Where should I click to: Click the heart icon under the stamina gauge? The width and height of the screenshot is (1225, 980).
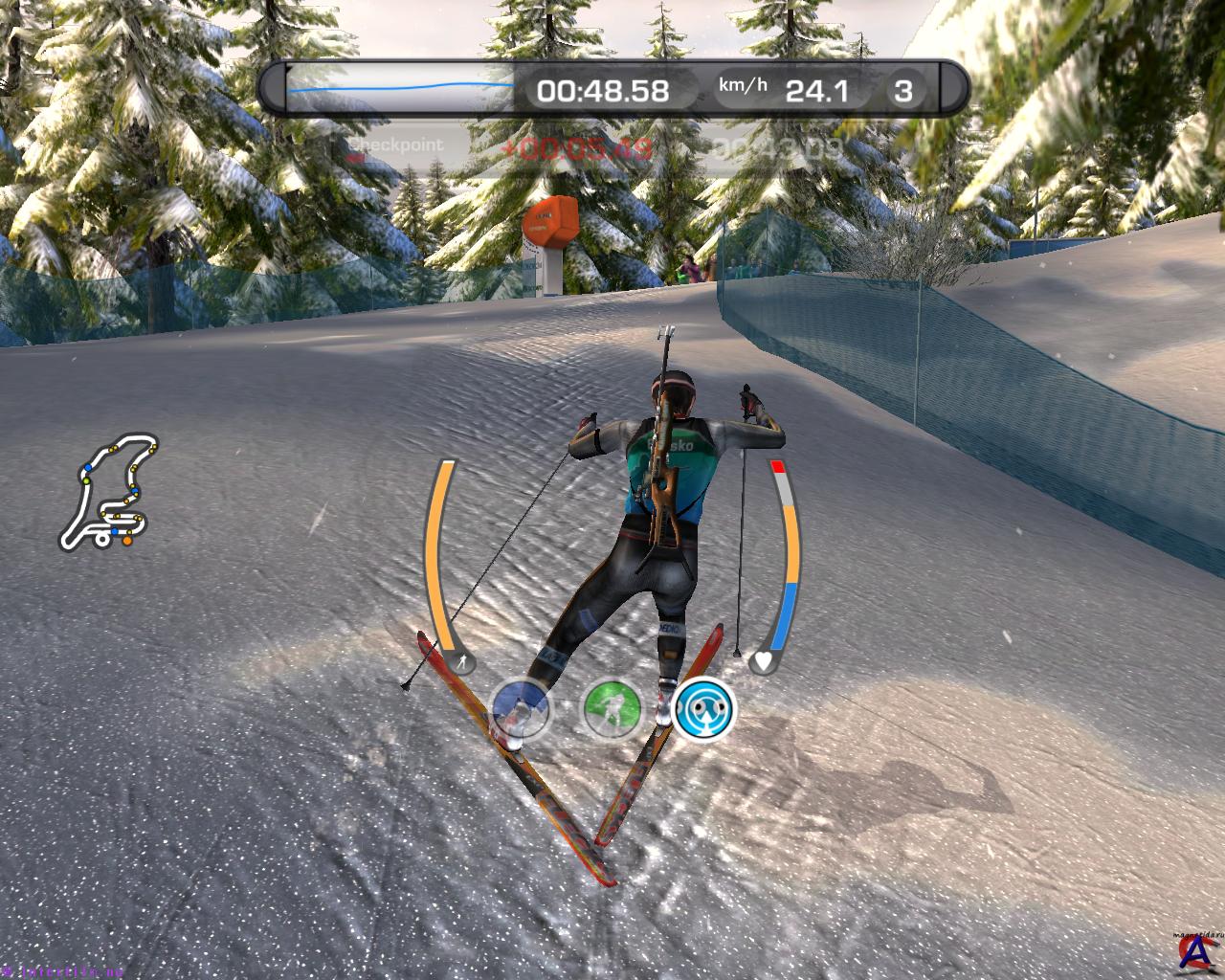tap(763, 660)
